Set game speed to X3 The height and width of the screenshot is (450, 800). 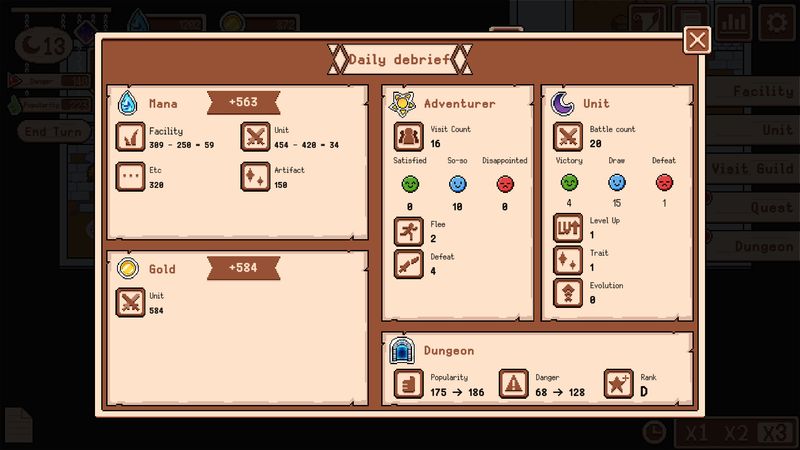(775, 432)
